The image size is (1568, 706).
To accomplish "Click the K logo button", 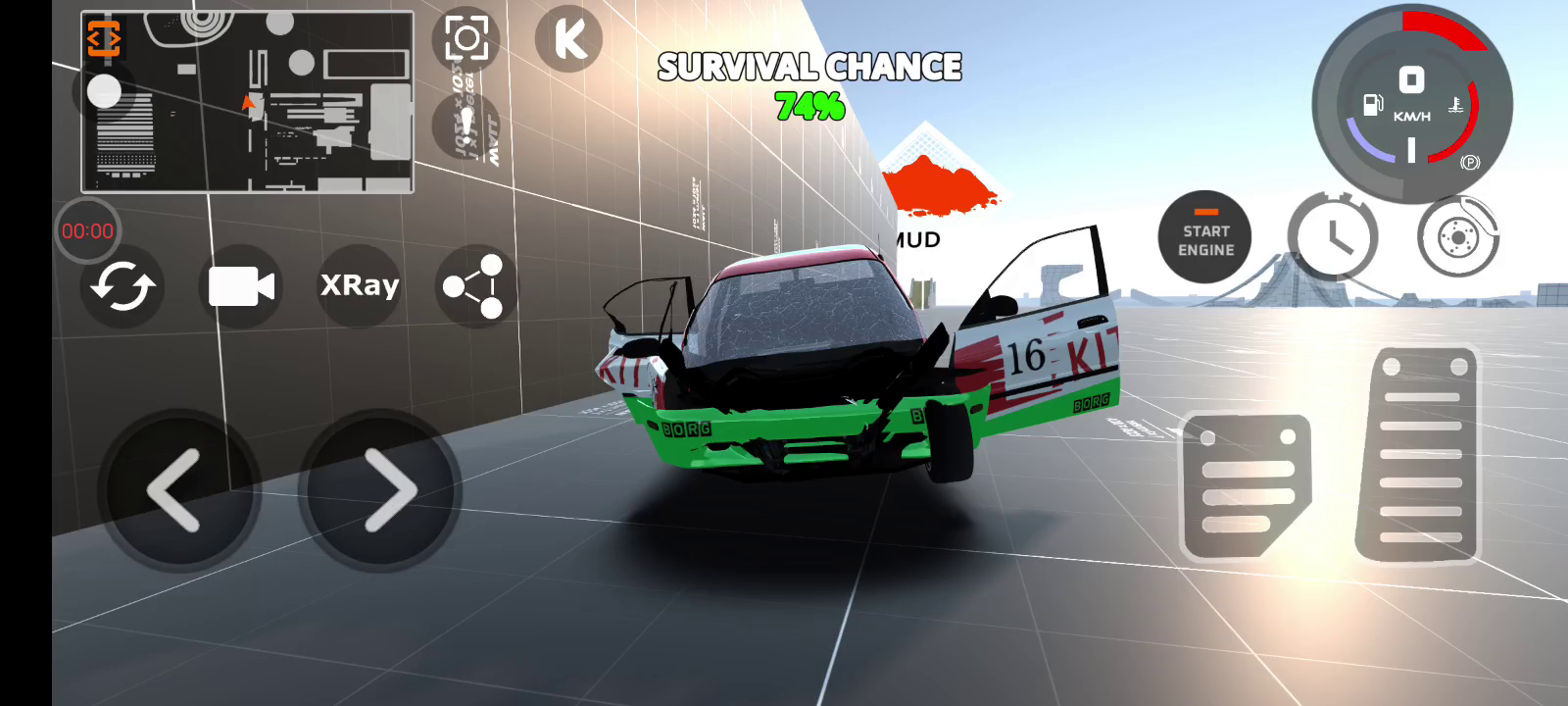I will pyautogui.click(x=569, y=39).
